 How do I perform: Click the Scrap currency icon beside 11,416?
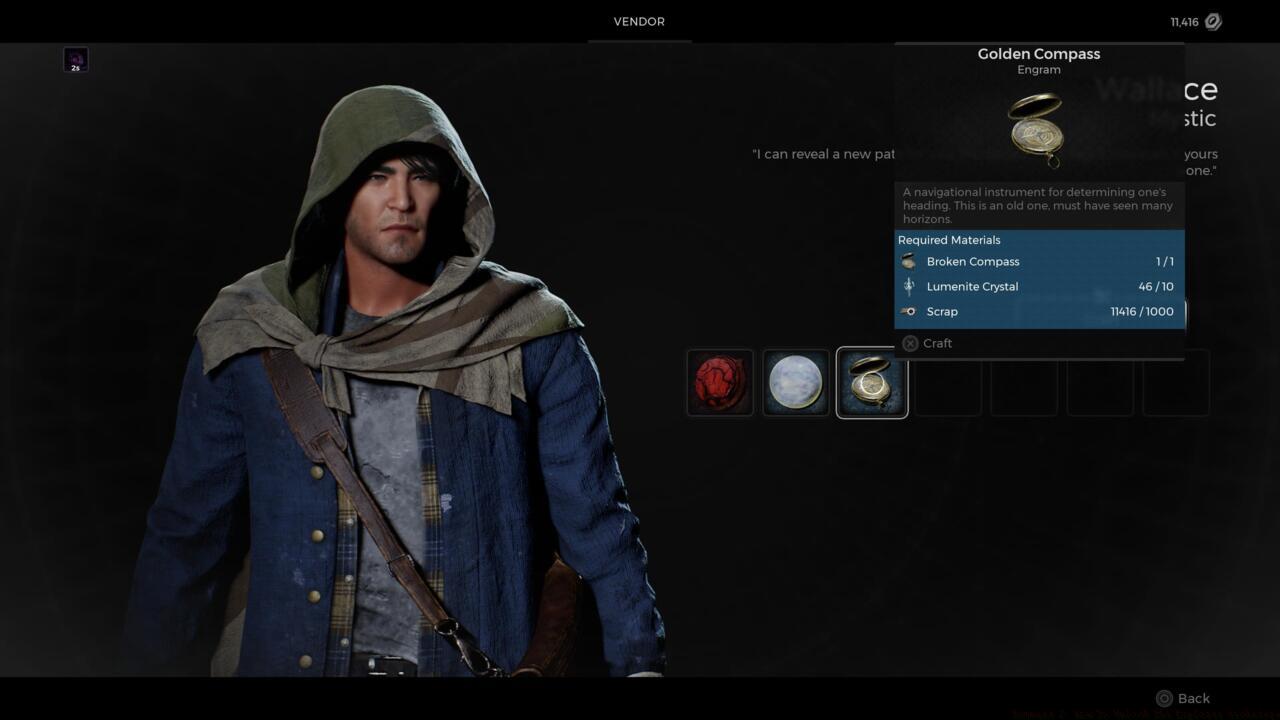coord(1212,21)
